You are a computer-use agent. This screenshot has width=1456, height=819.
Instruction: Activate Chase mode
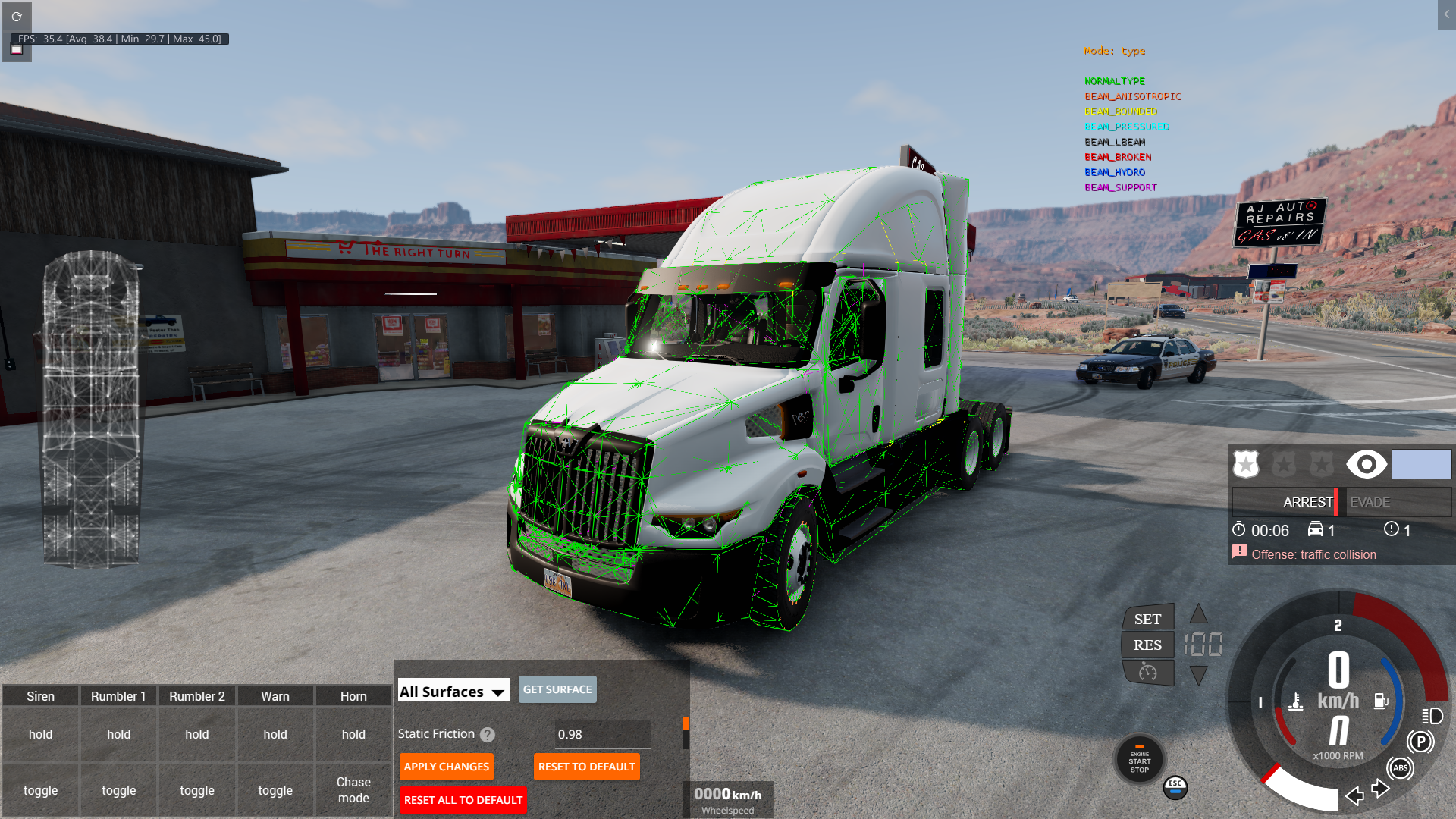[x=353, y=789]
